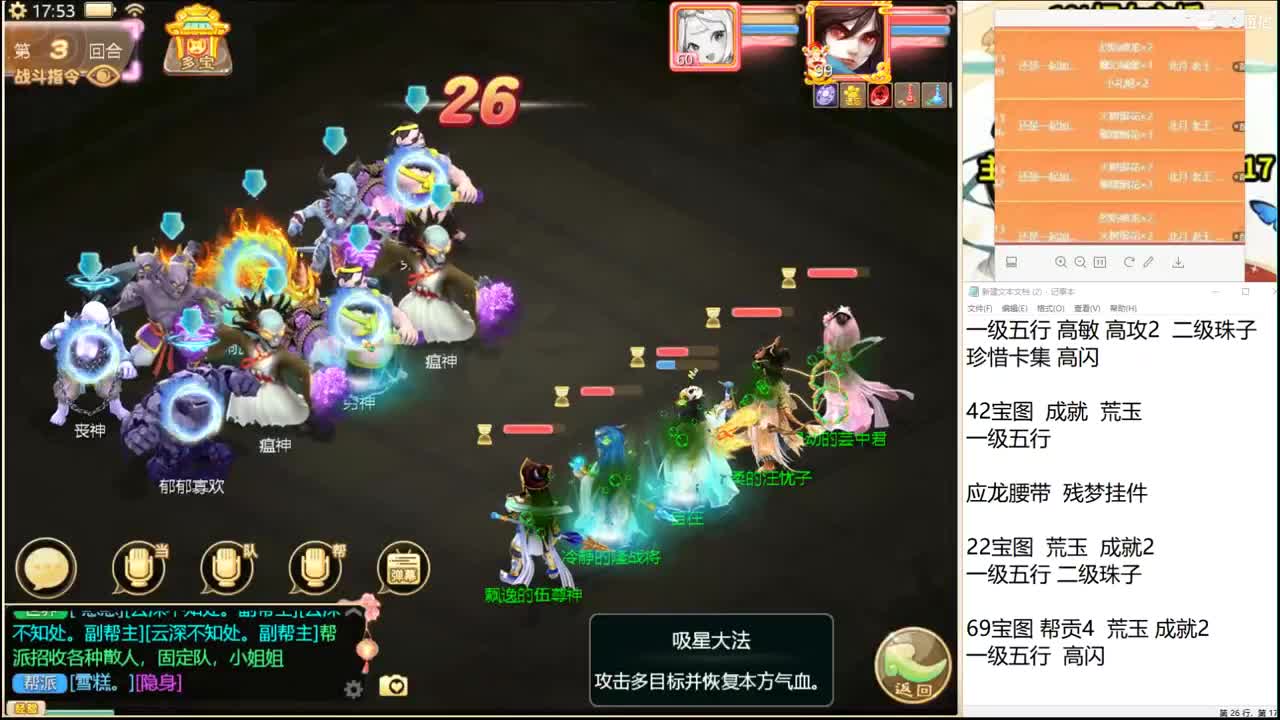Select the pencil edit icon on the overlay toolbar

coord(1149,262)
